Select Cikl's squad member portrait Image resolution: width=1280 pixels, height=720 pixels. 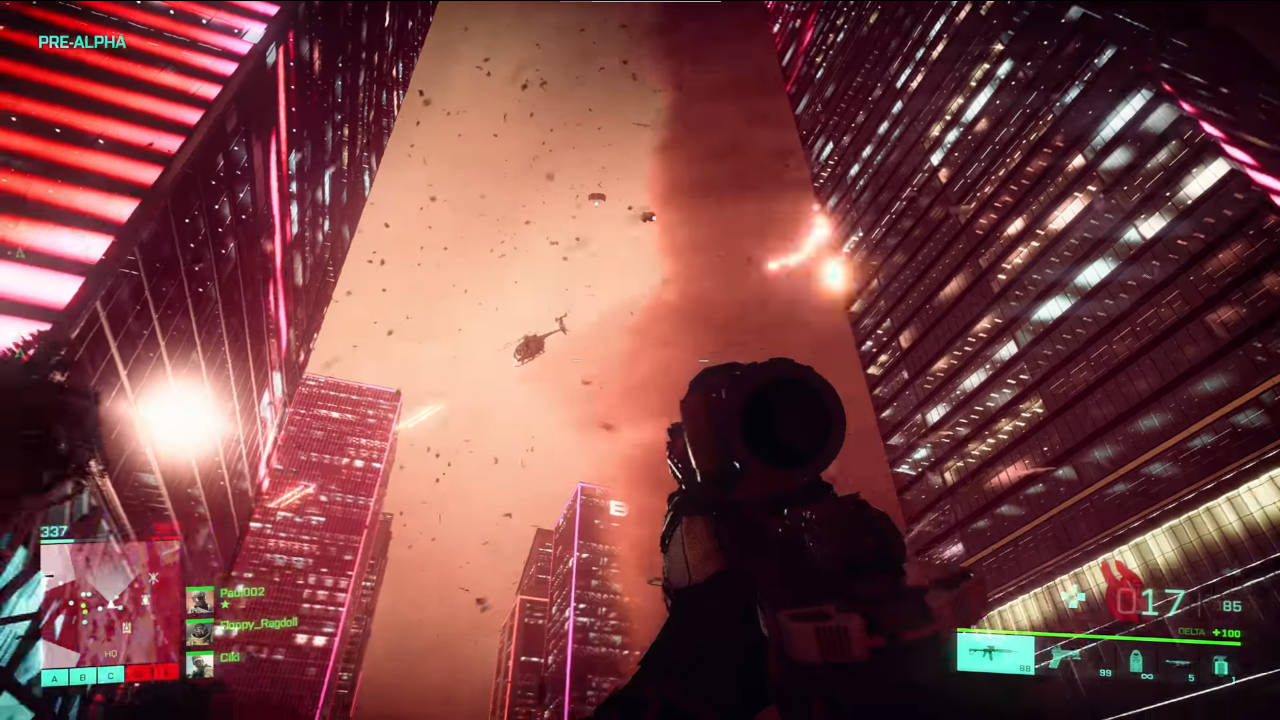tap(200, 663)
